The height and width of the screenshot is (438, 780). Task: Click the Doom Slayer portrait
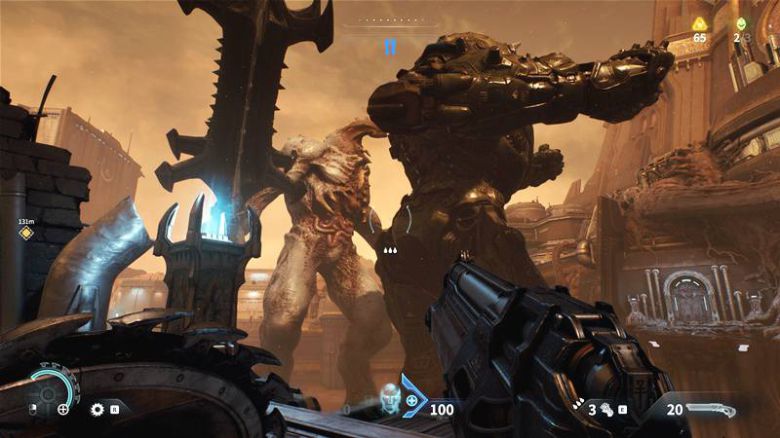390,398
